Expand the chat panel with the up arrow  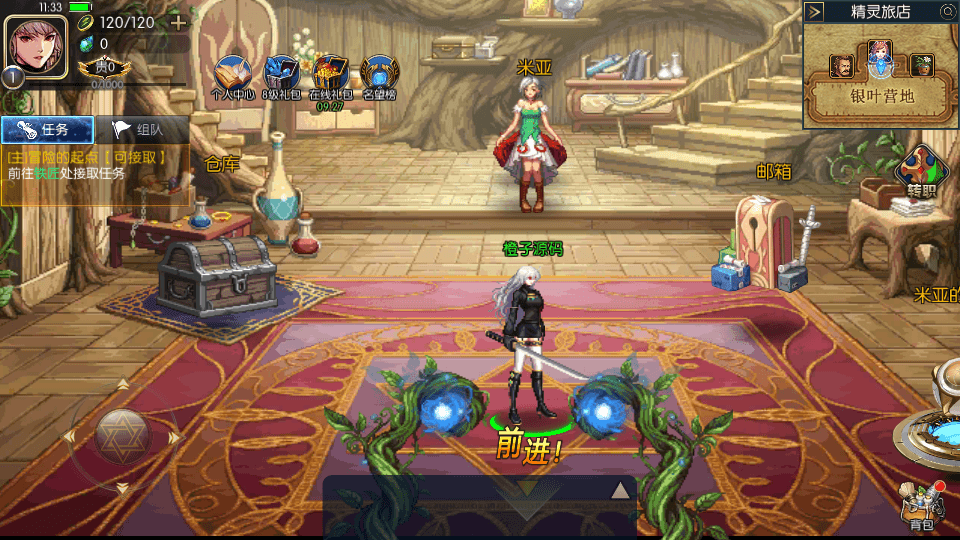[x=621, y=490]
